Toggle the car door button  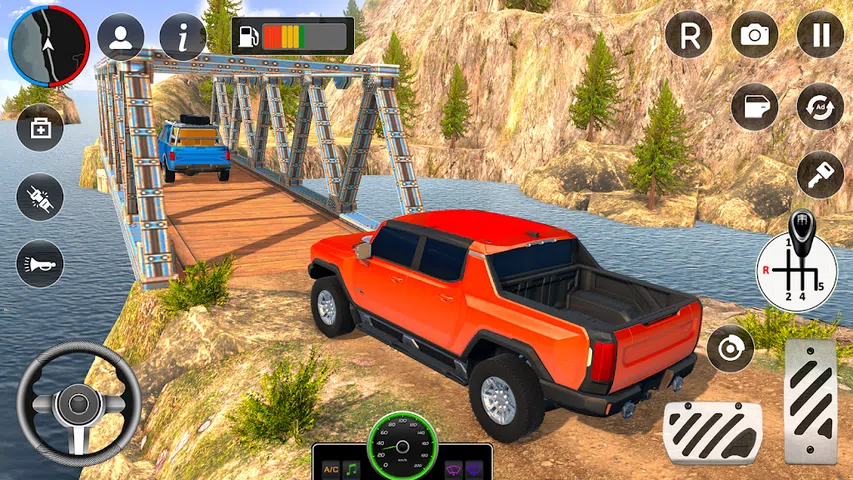click(754, 106)
